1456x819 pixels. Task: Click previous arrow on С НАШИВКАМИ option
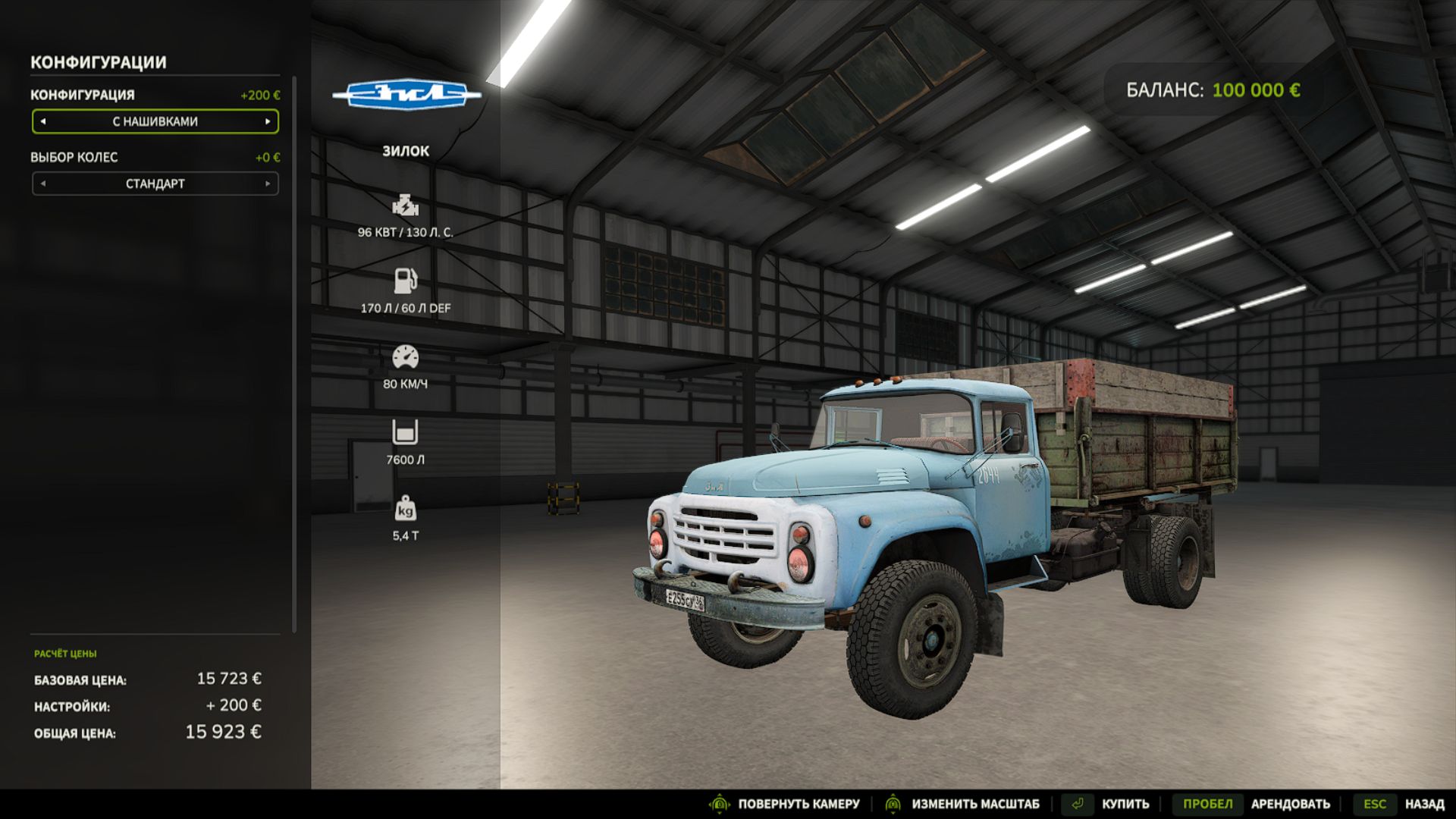point(44,121)
